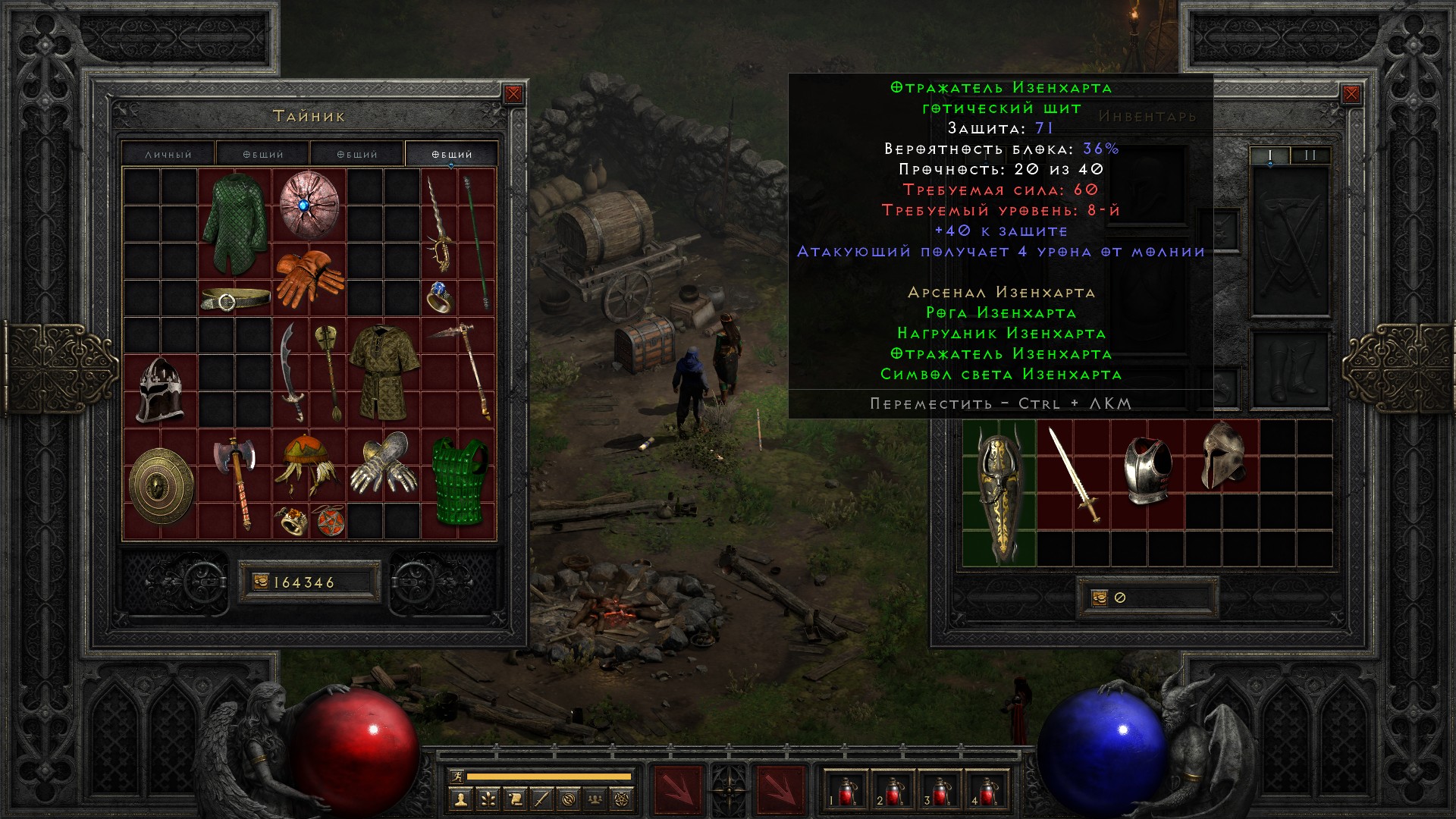Open the character screen from mini menu
This screenshot has width=1456, height=819.
[460, 799]
